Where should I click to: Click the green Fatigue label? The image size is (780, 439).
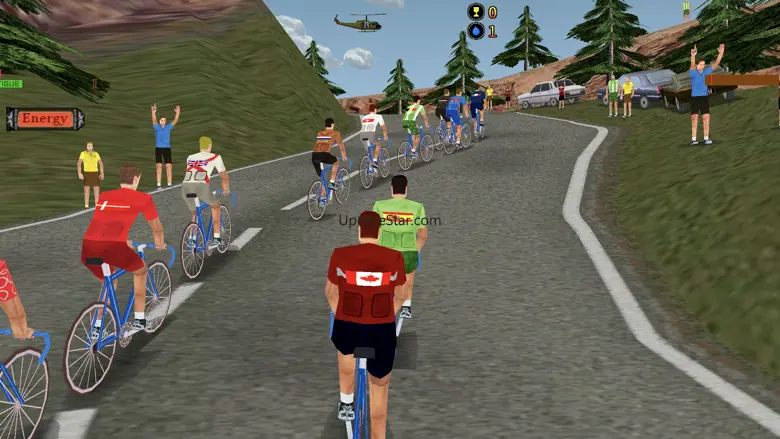10,83
